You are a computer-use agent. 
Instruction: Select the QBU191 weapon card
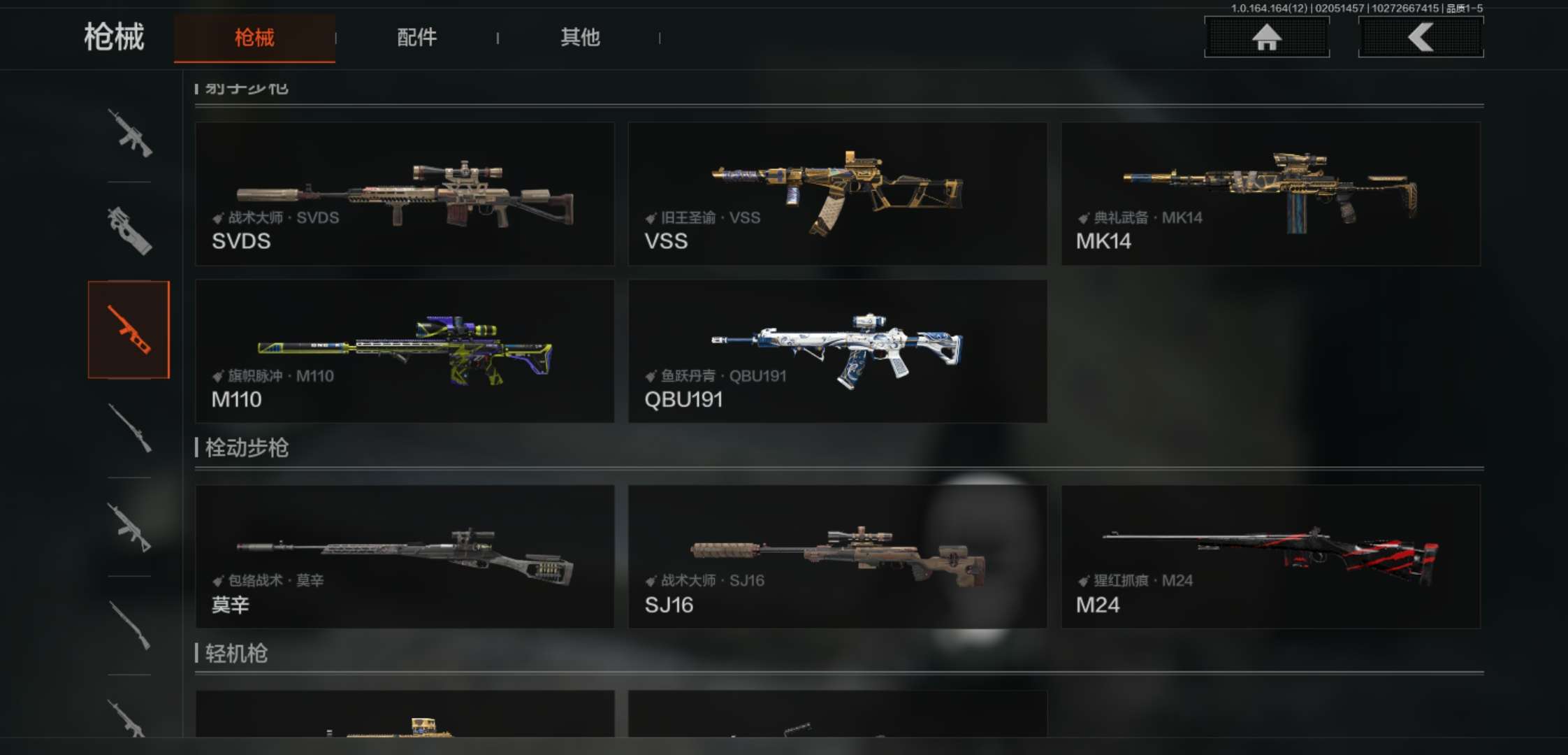[837, 351]
